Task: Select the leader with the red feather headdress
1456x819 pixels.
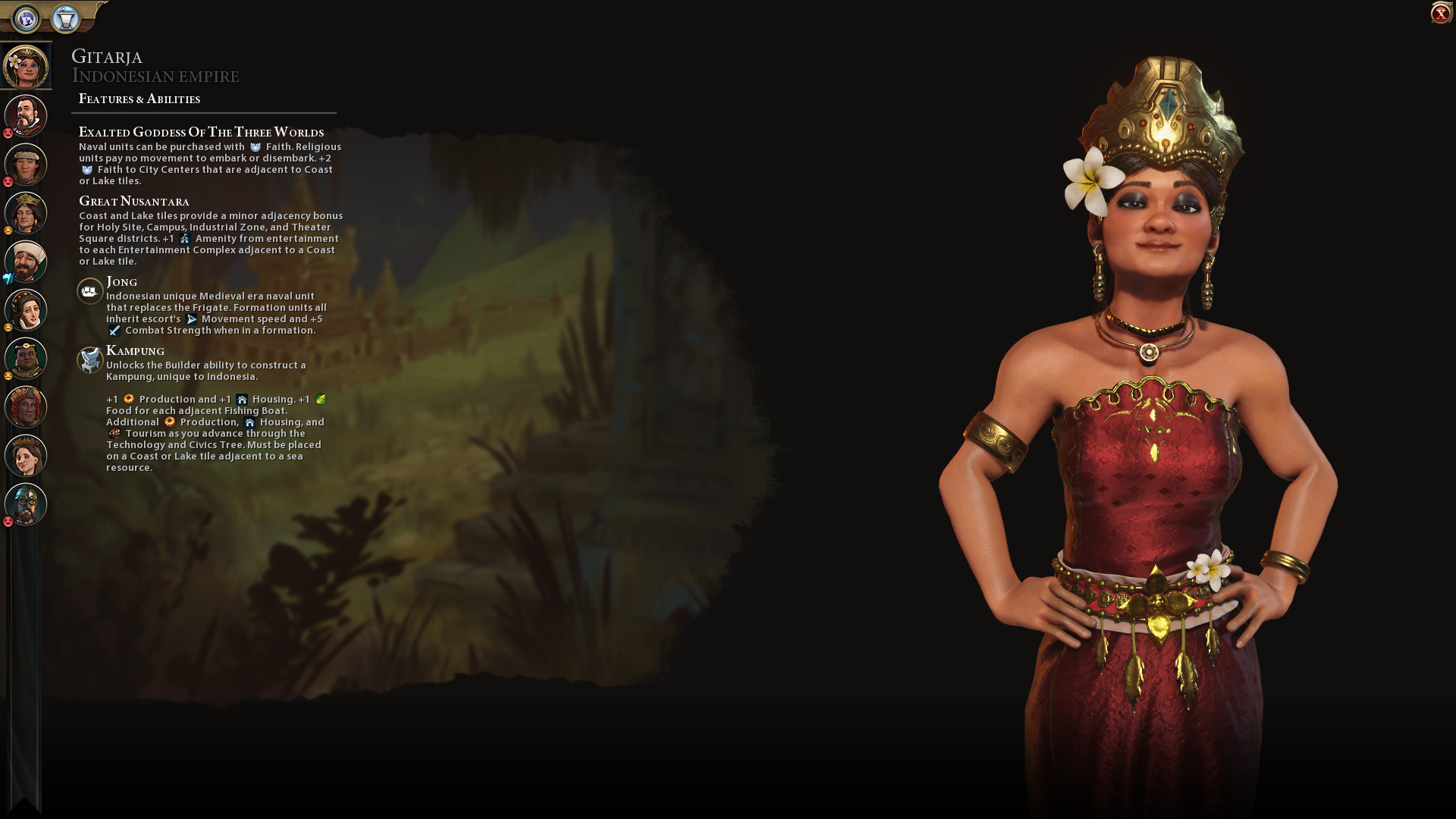Action: coord(26,407)
